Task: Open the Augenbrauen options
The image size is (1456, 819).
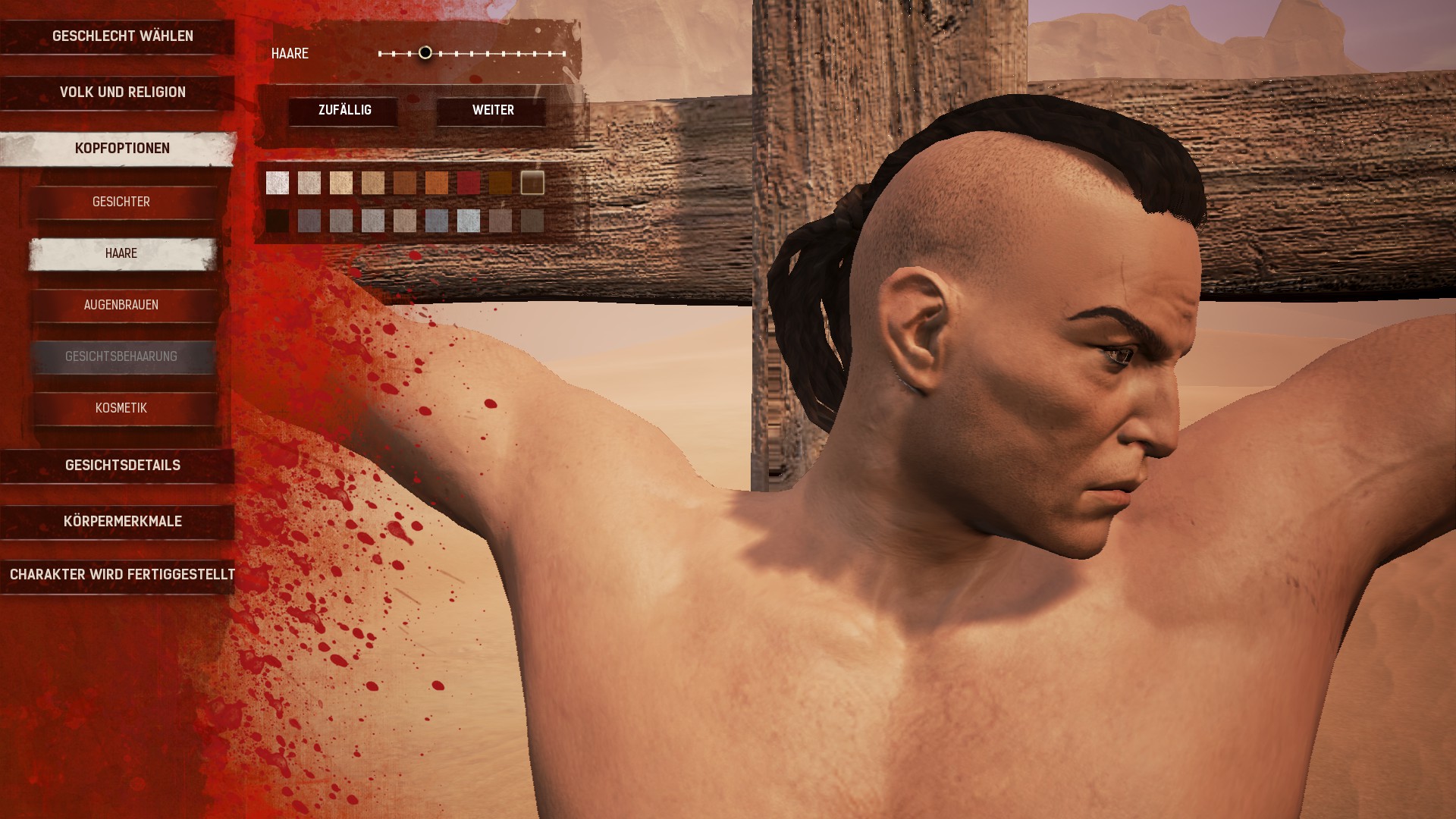Action: coord(121,305)
